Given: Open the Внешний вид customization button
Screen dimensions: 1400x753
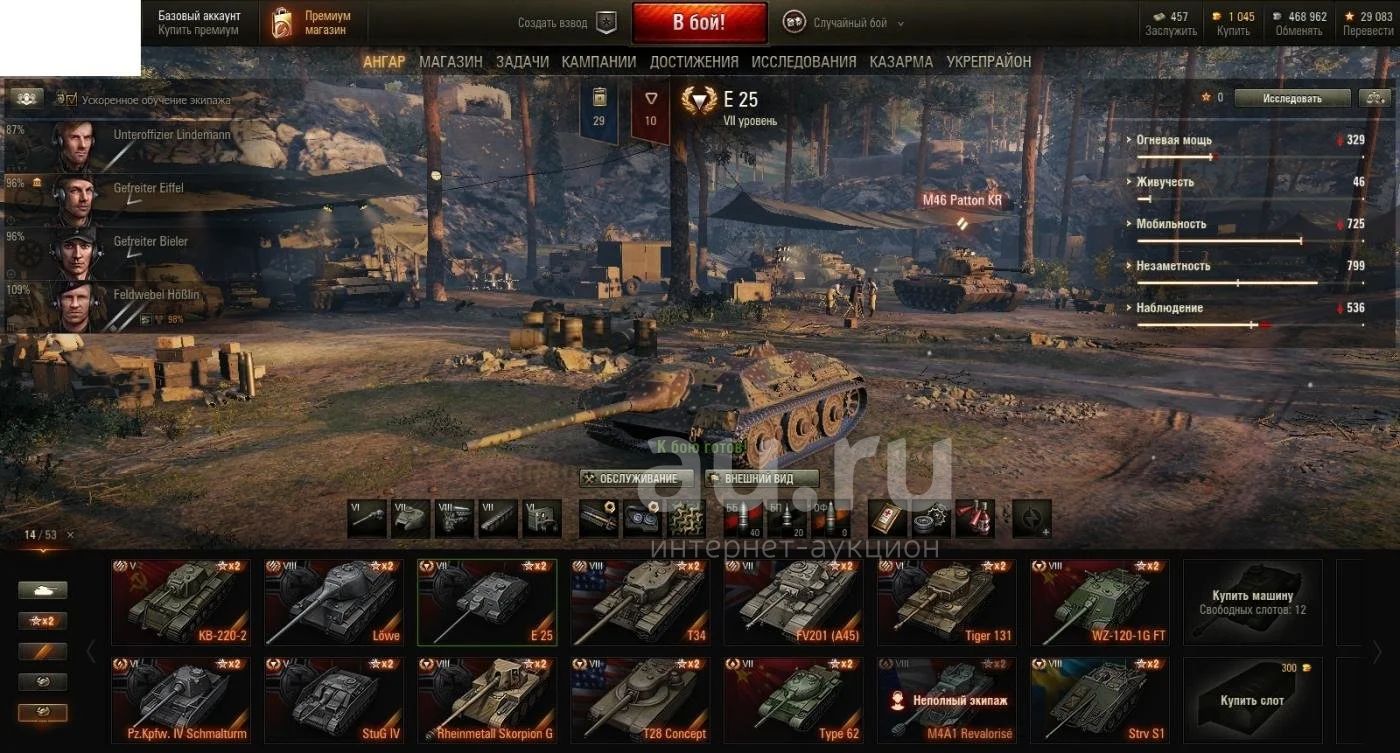Looking at the screenshot, I should pos(762,479).
